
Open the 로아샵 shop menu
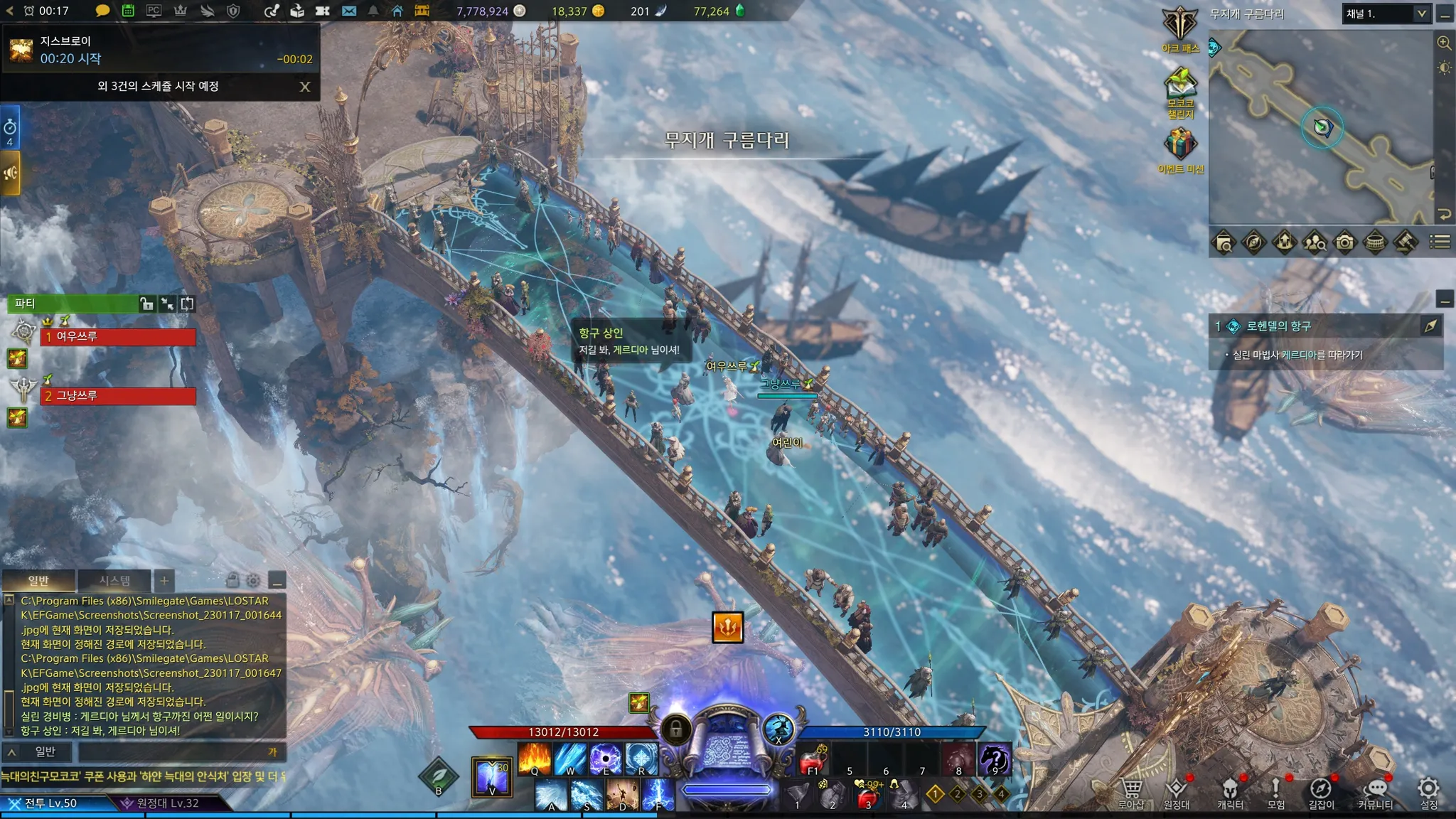tap(1131, 793)
